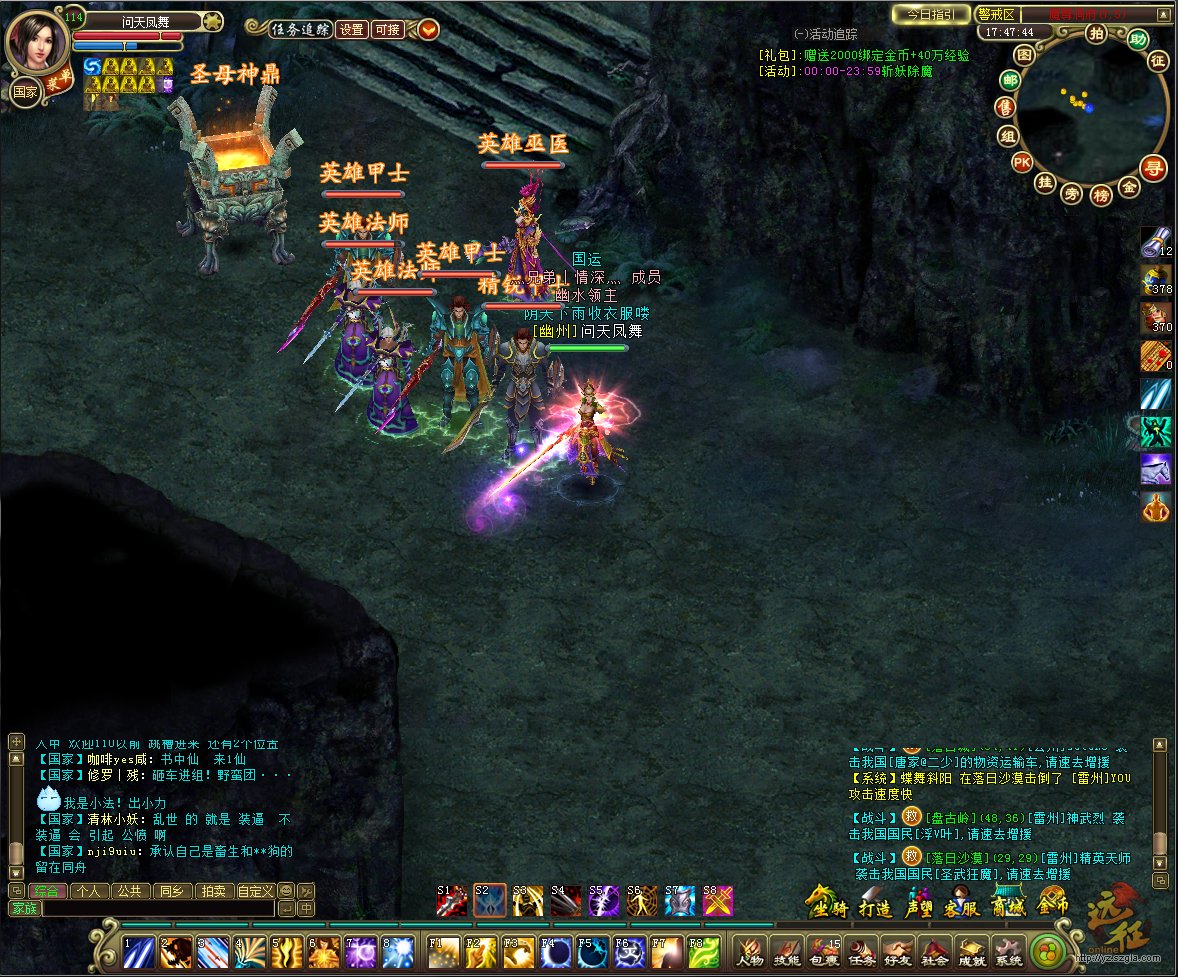The width and height of the screenshot is (1178, 977).
Task: Click the circular minimap
Action: 1093,110
